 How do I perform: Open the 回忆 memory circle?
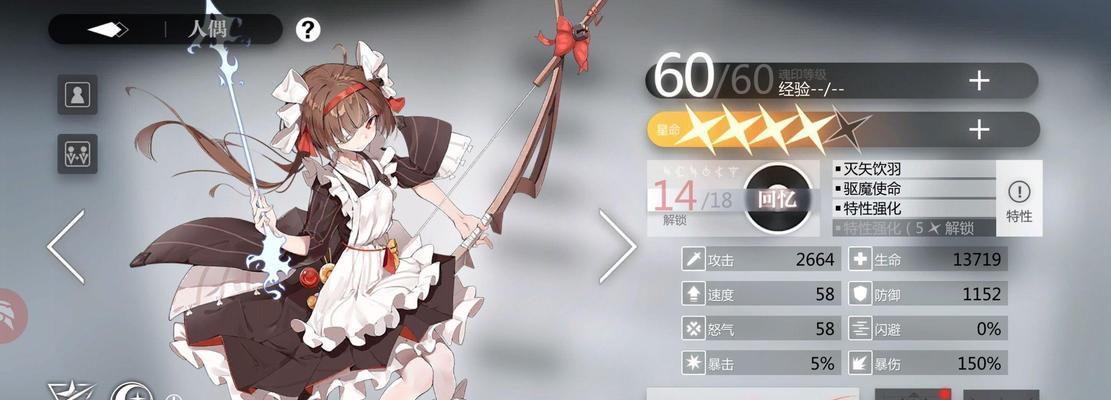[776, 198]
